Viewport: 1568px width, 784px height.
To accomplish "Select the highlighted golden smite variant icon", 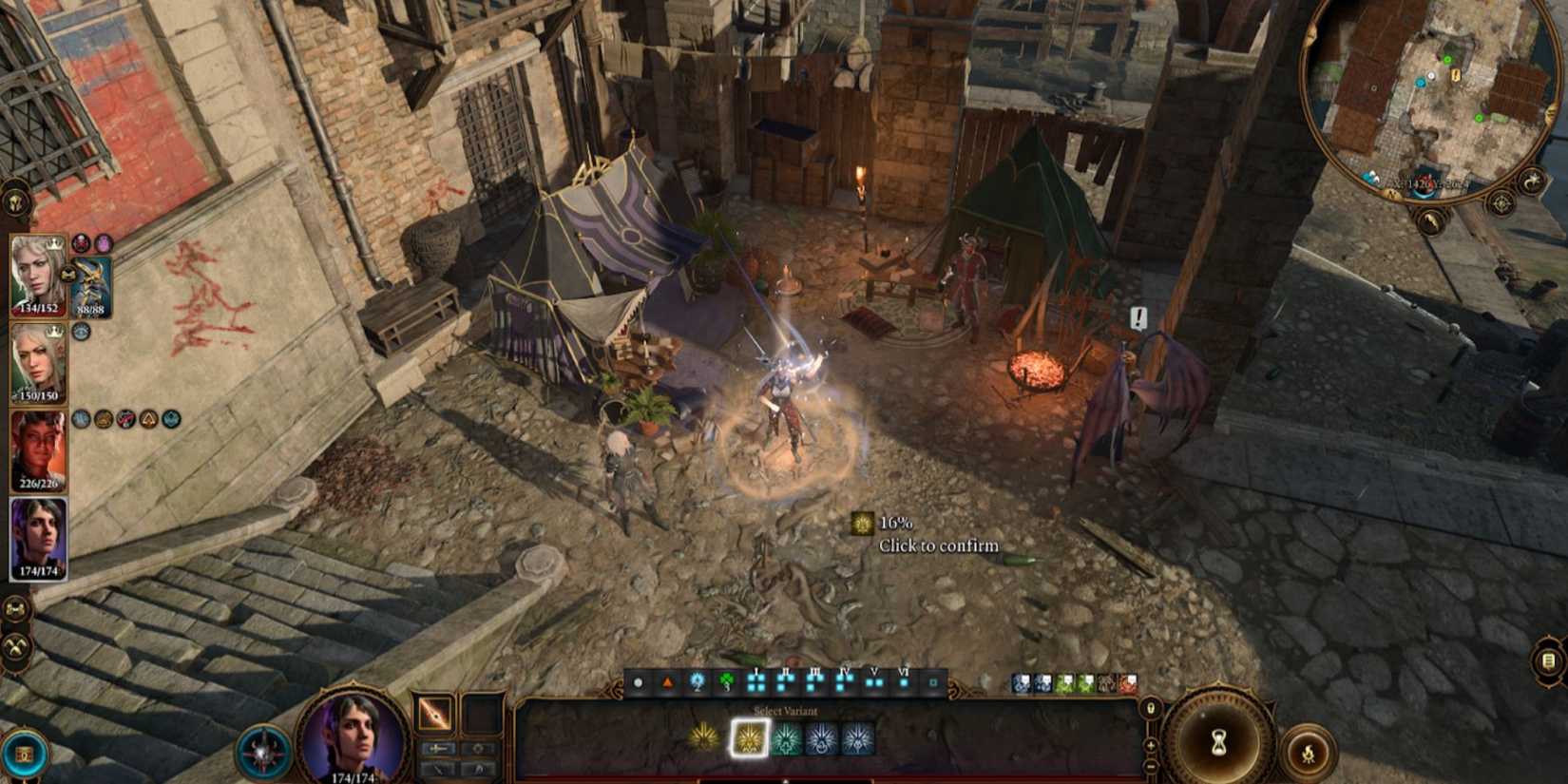I will click(749, 740).
